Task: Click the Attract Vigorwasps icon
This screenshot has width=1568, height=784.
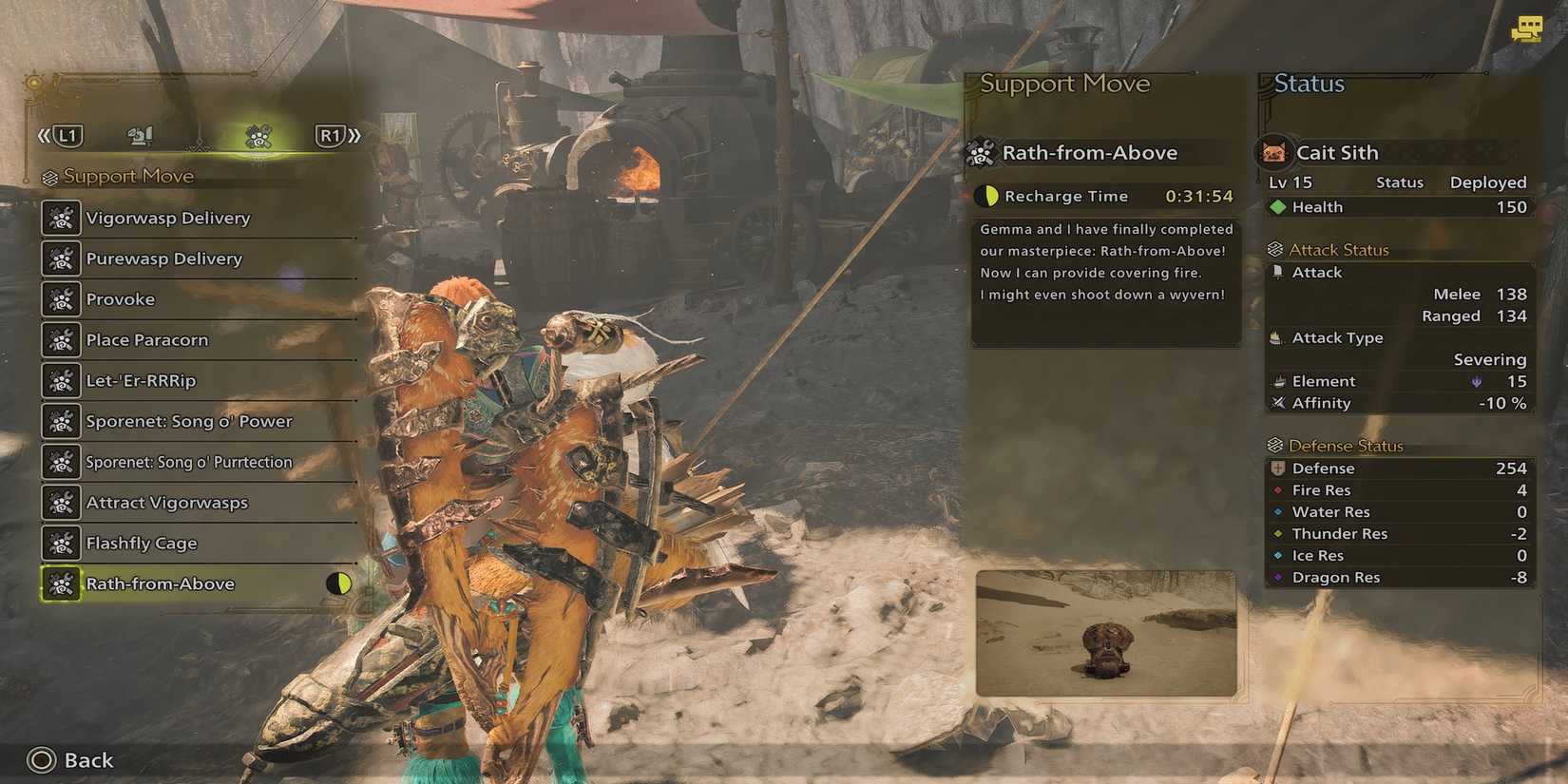Action: [x=60, y=502]
